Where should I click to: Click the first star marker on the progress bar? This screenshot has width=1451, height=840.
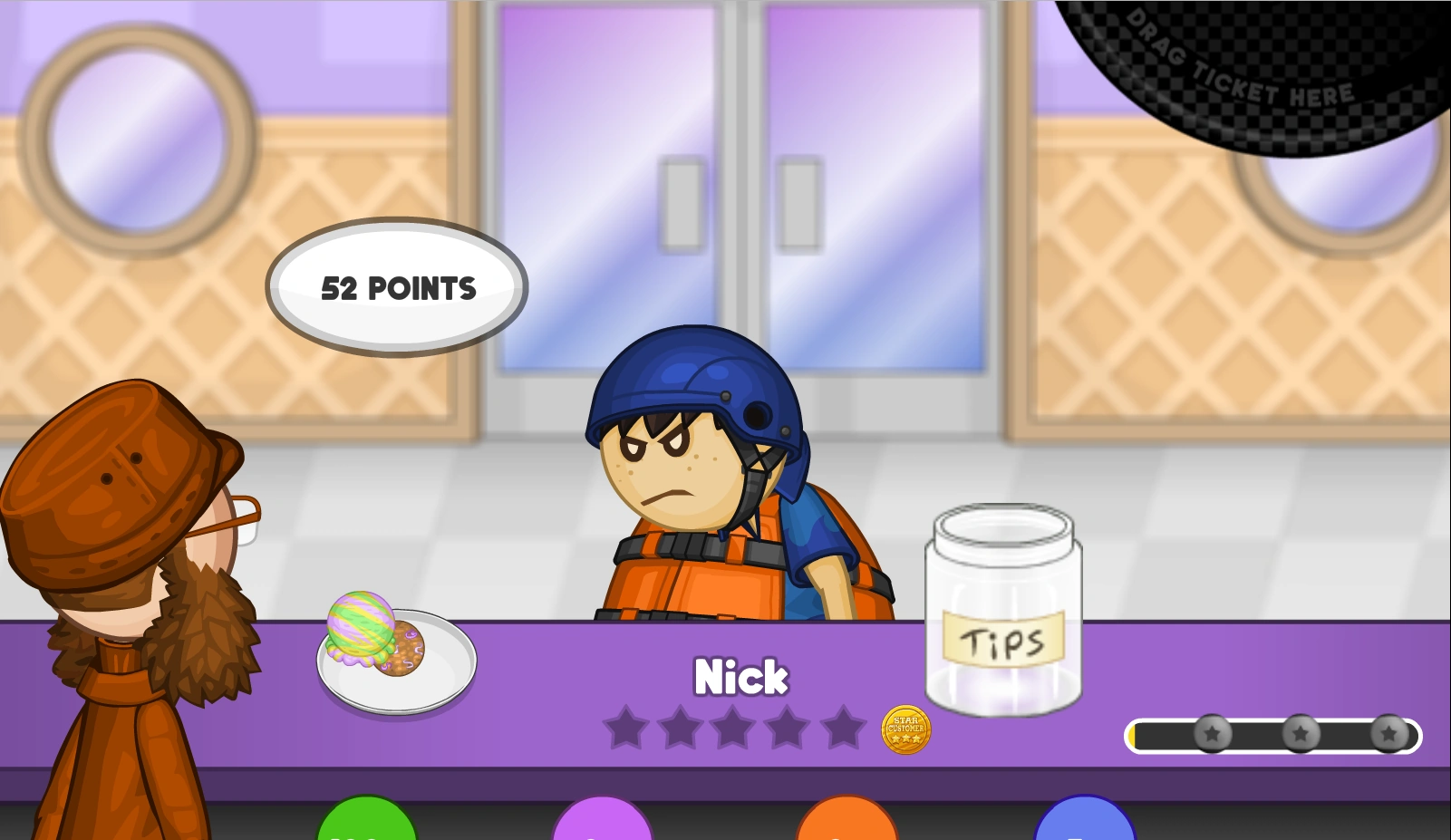click(x=1212, y=734)
